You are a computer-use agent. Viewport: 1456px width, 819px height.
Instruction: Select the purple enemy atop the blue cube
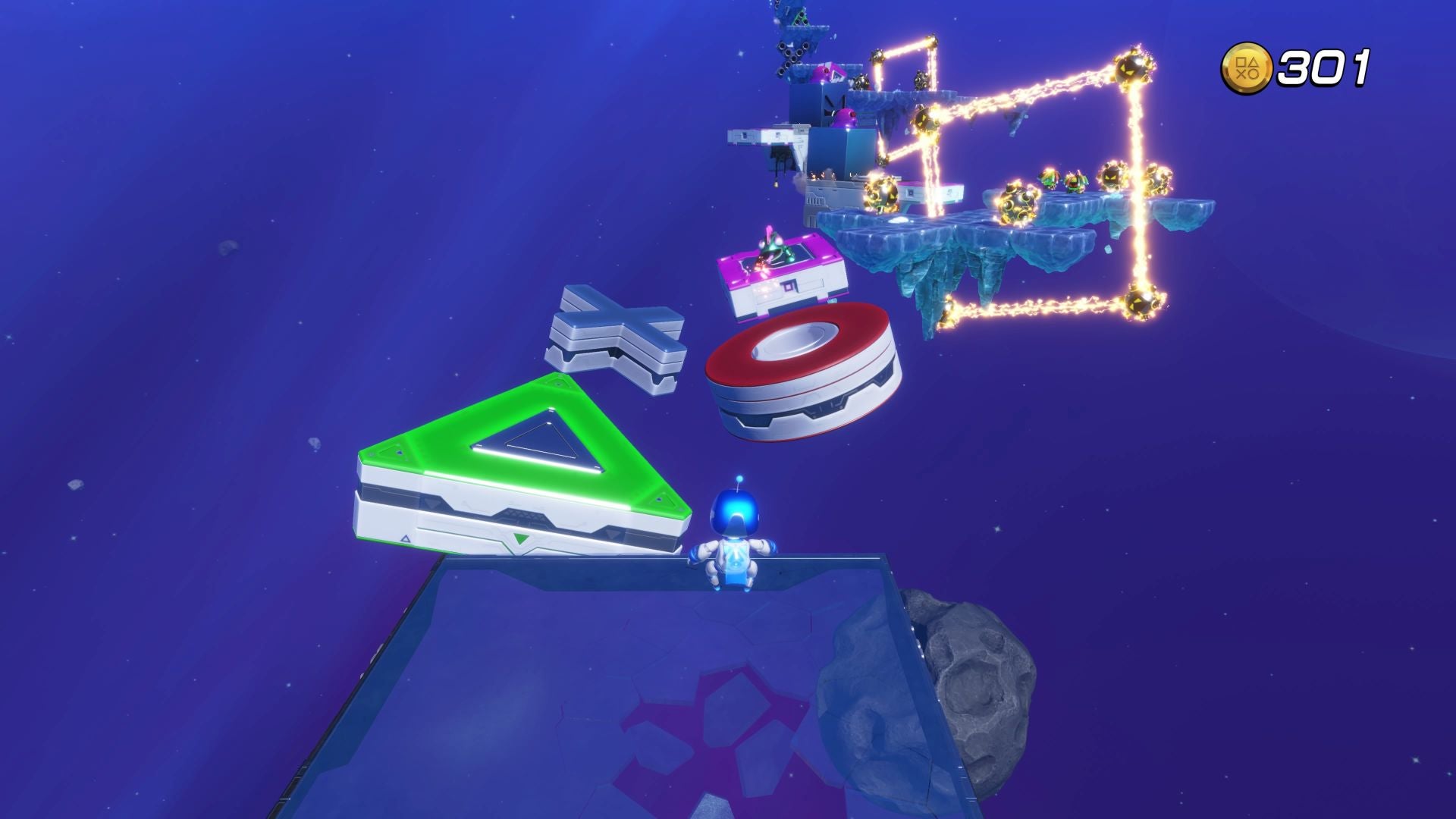842,115
